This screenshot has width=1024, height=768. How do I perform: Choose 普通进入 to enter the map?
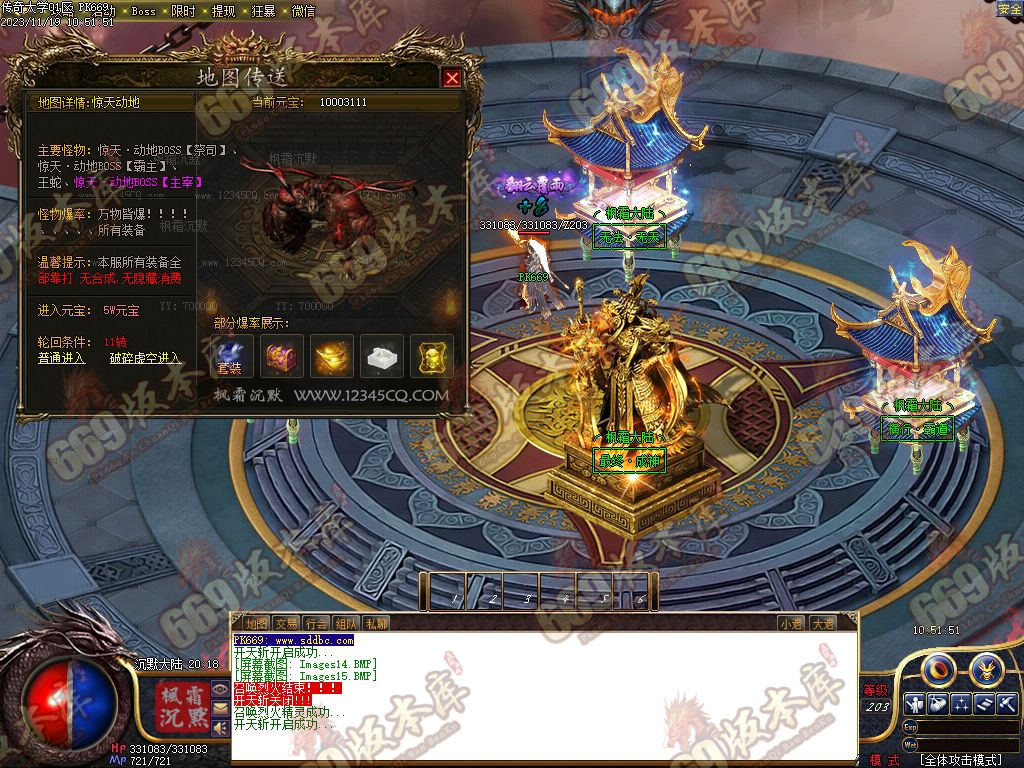(x=62, y=358)
